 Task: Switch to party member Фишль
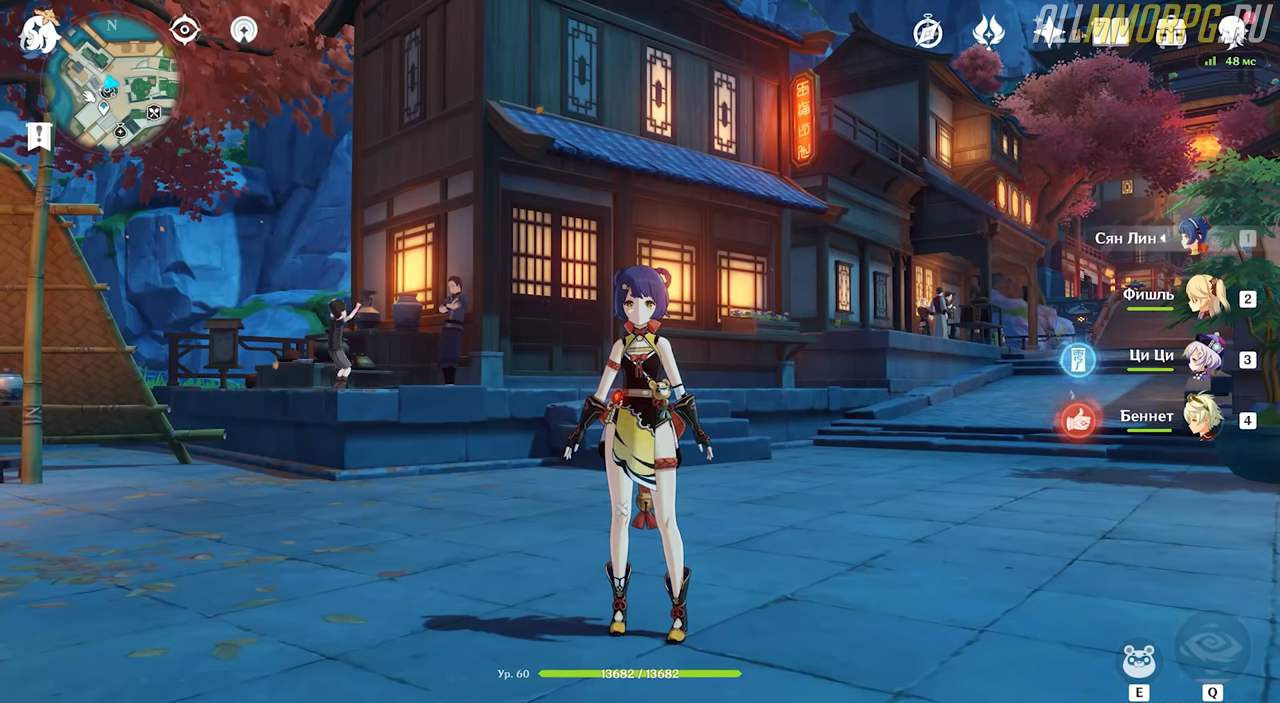[x=1203, y=297]
